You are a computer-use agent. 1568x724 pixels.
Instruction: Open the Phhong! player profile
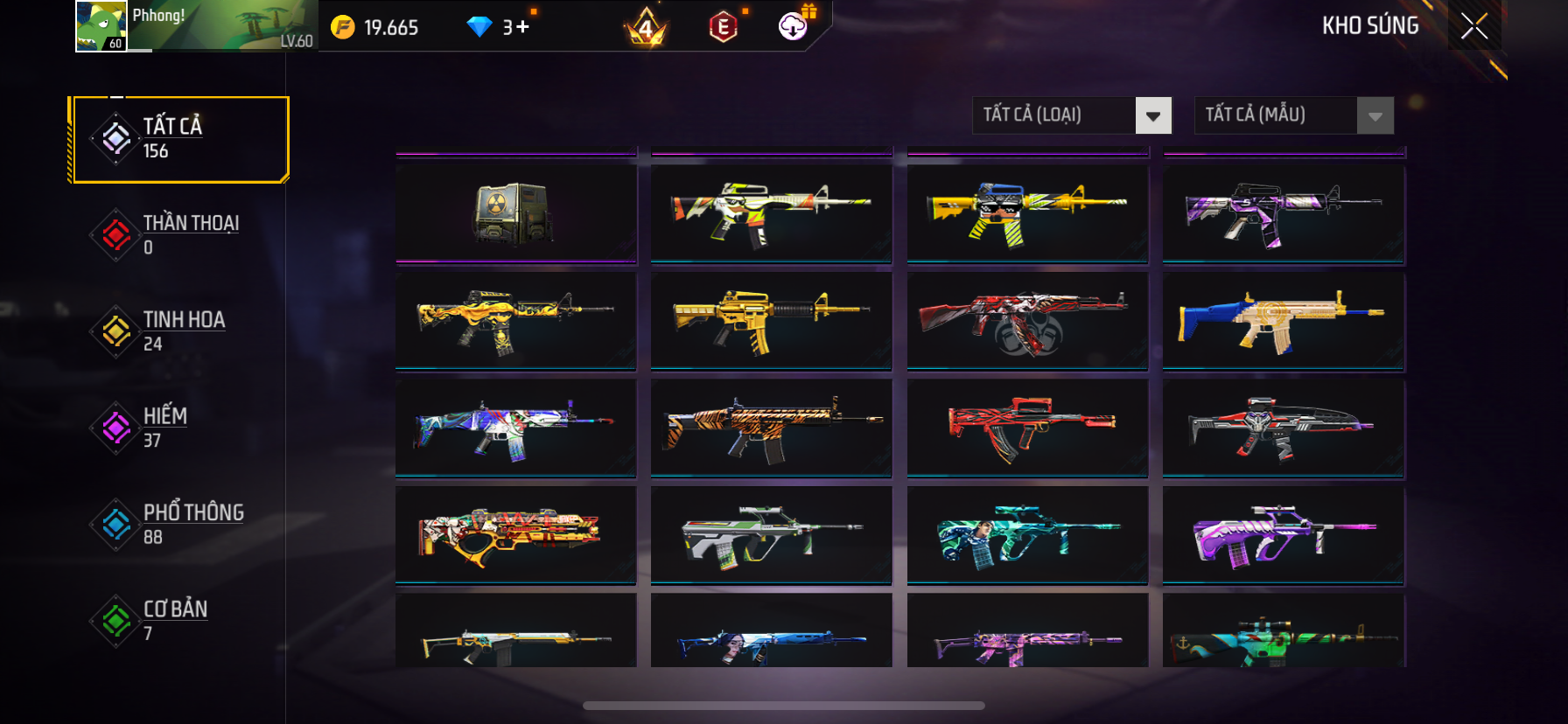coord(196,26)
